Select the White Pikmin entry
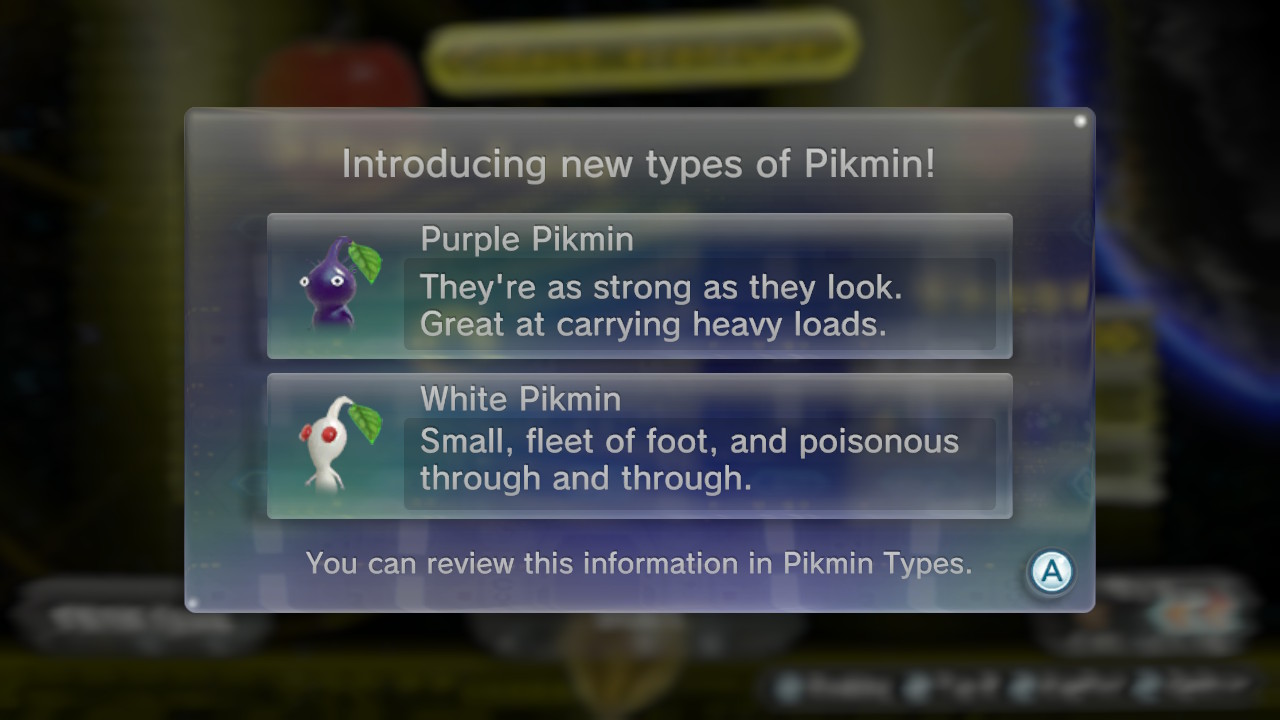 tap(639, 446)
